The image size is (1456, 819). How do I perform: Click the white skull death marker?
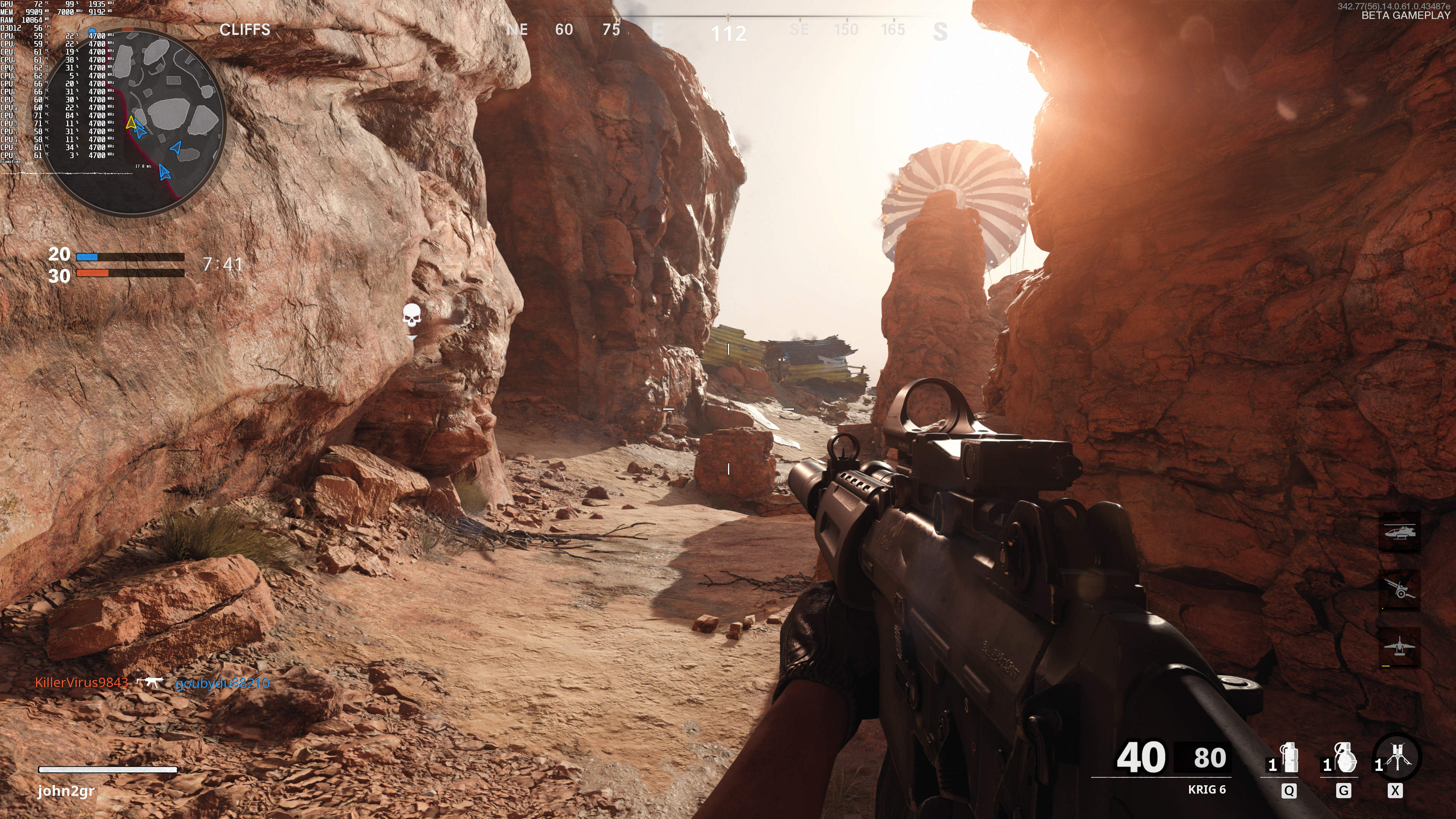(x=411, y=315)
